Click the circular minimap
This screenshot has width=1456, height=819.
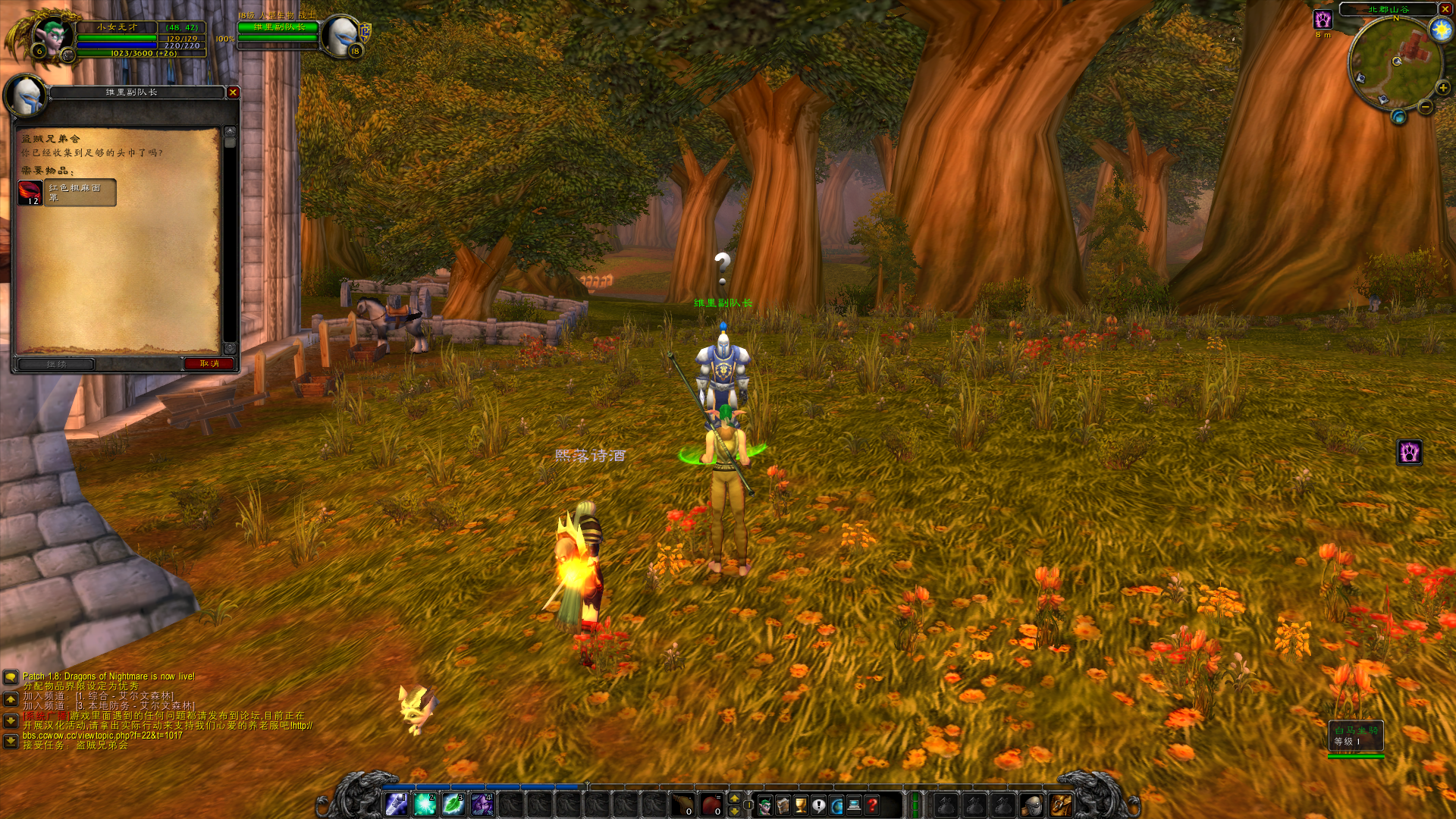pos(1395,62)
